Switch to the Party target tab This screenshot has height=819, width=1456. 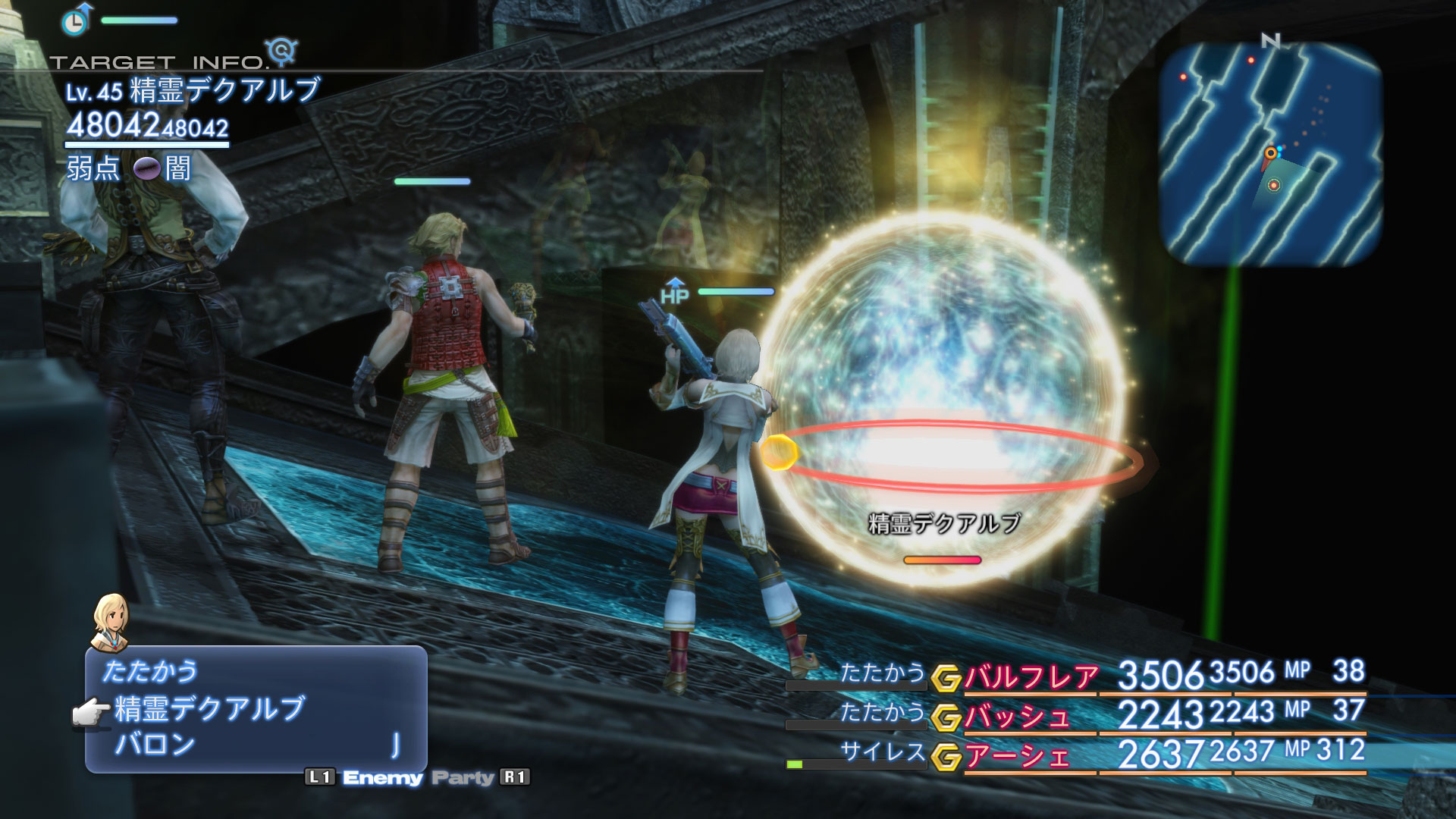[462, 777]
